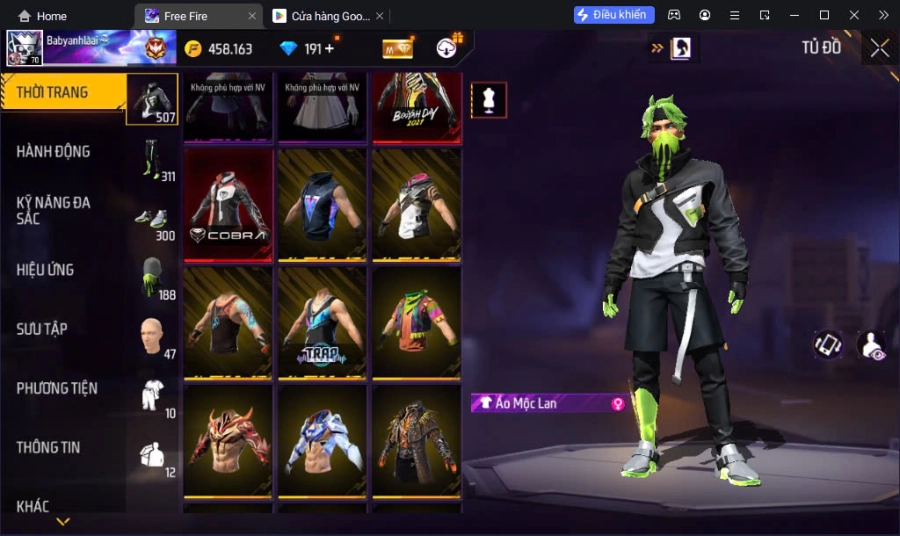Toggle the mannequin preview icon
Screen dimensions: 900x536
[489, 100]
